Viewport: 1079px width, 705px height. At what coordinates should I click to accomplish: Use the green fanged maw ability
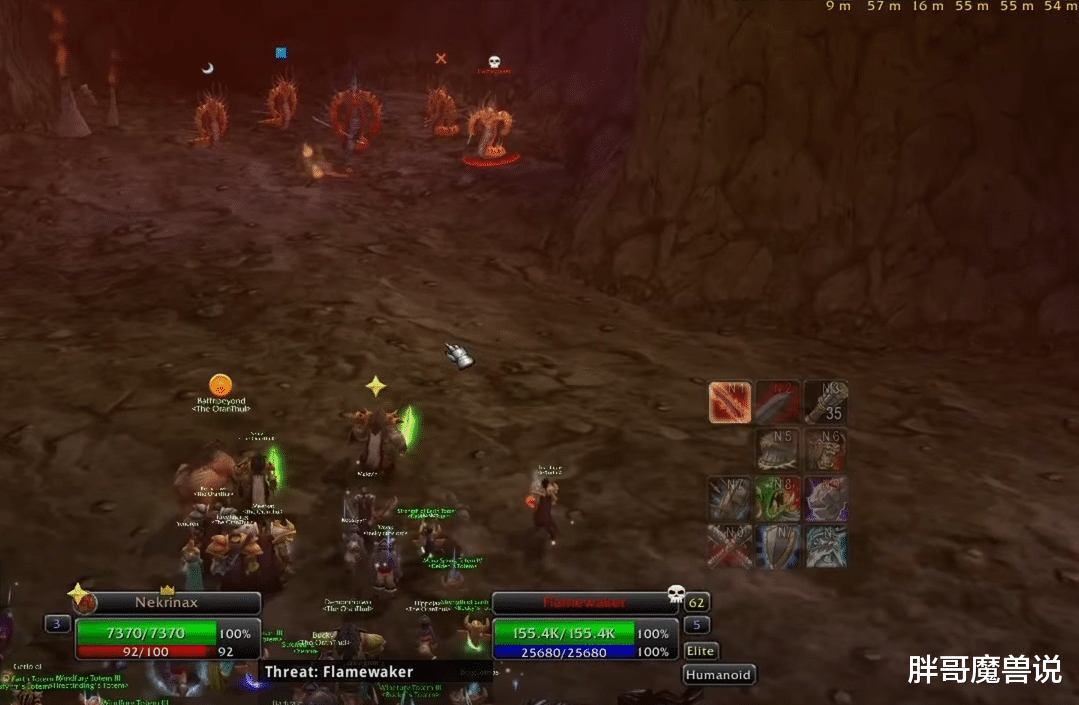[778, 498]
